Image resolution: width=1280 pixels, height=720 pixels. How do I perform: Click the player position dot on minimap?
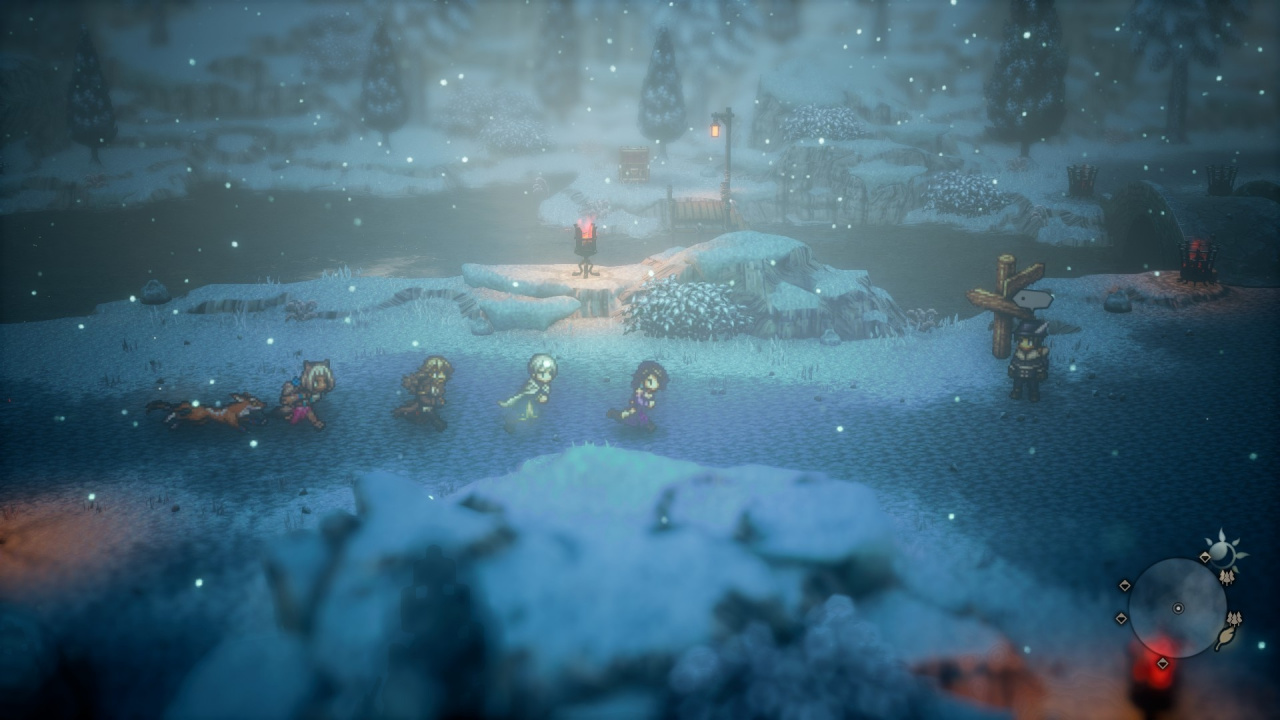click(x=1178, y=608)
